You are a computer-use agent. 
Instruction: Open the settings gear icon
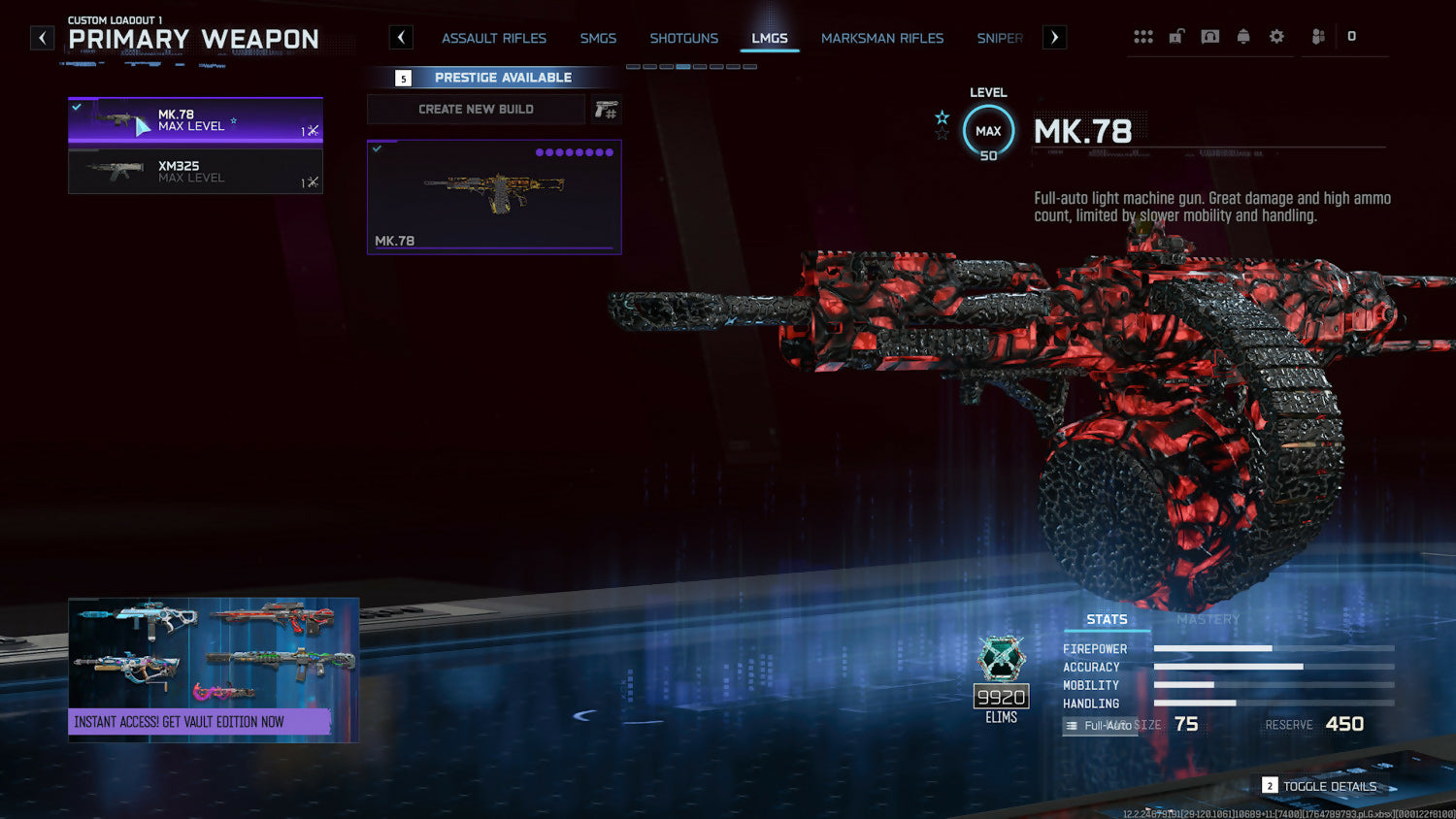click(1276, 37)
